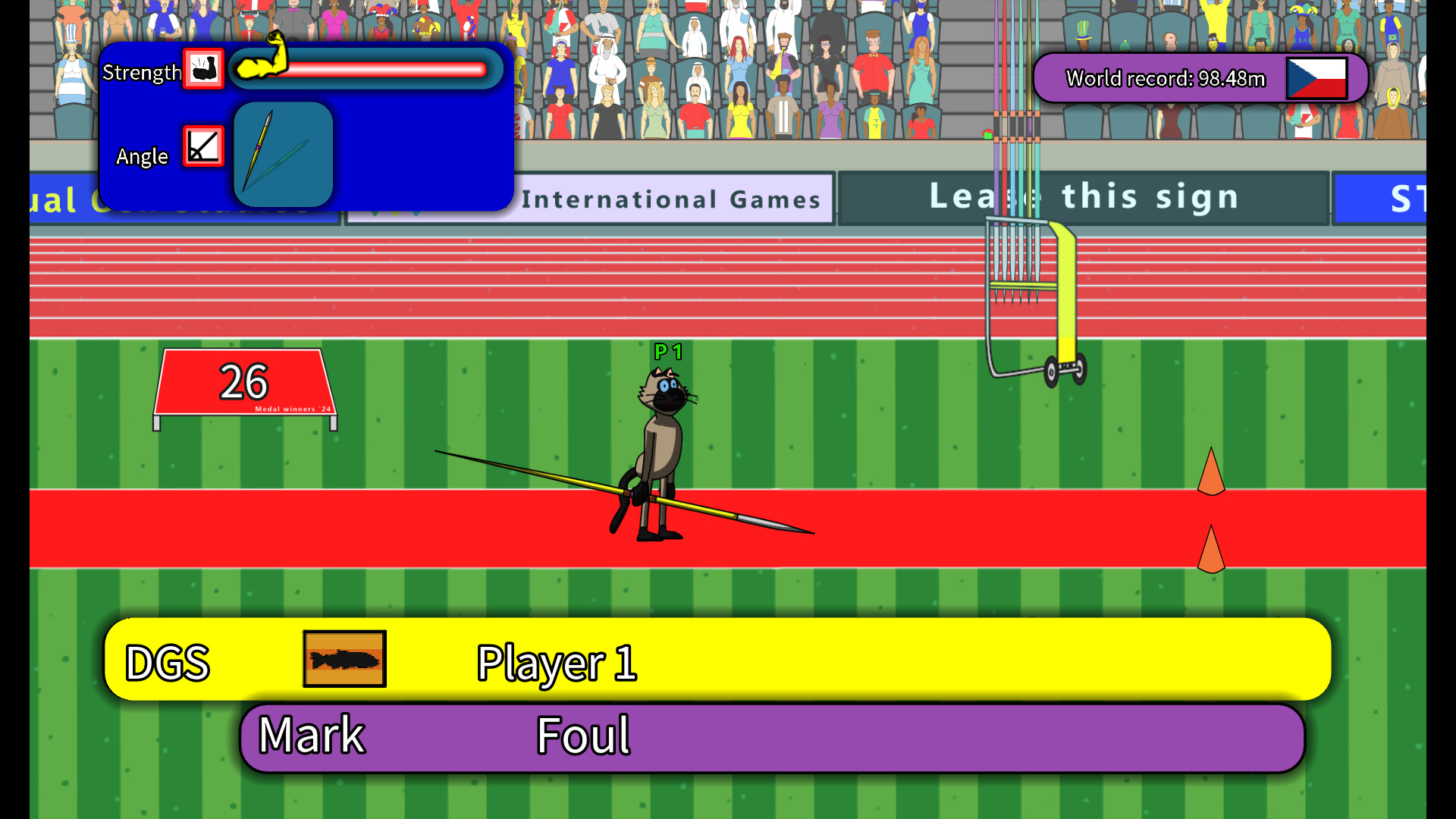Enable the Foul indicator on the purple bar
The height and width of the screenshot is (819, 1456).
(x=582, y=733)
